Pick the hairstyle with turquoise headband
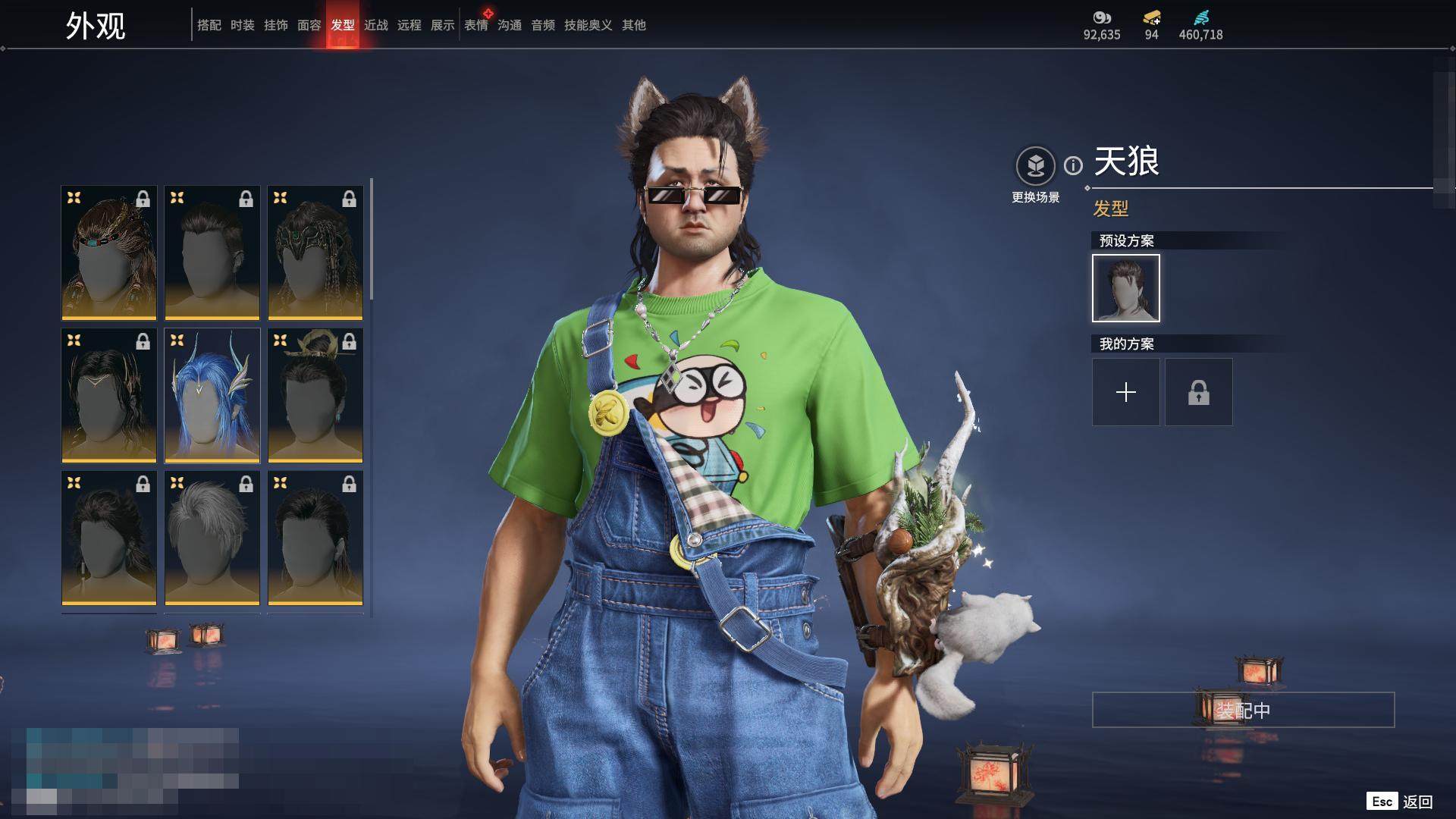Viewport: 1456px width, 819px height. [109, 253]
